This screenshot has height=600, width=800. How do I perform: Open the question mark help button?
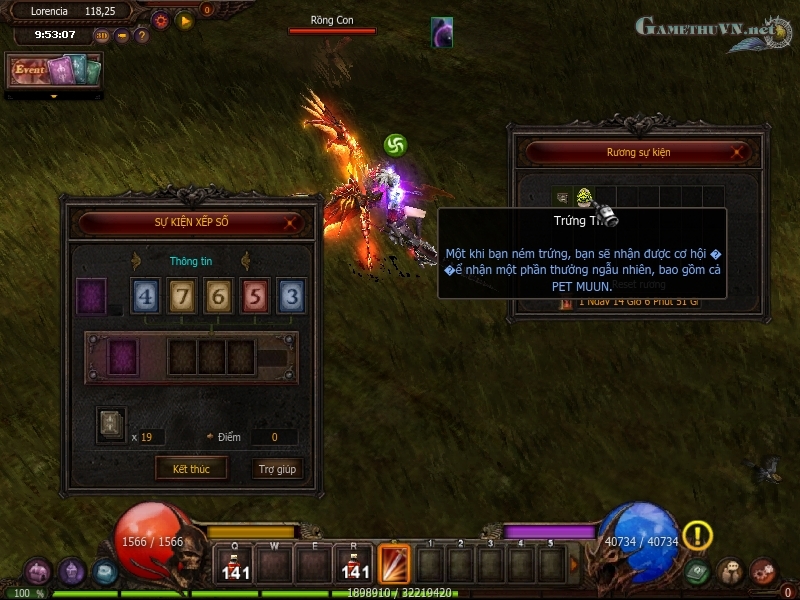click(142, 36)
